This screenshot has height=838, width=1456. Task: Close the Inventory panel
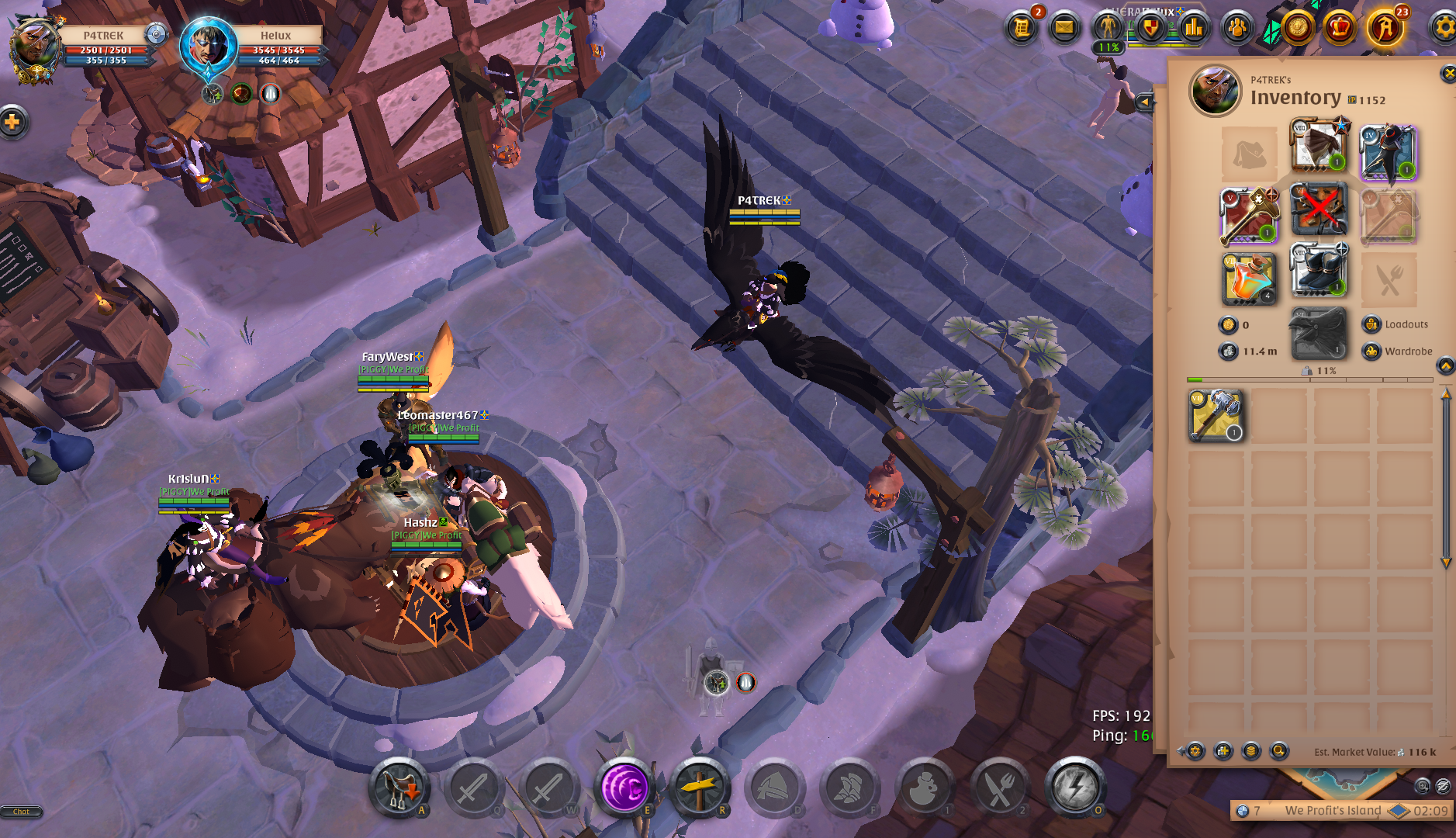1447,74
